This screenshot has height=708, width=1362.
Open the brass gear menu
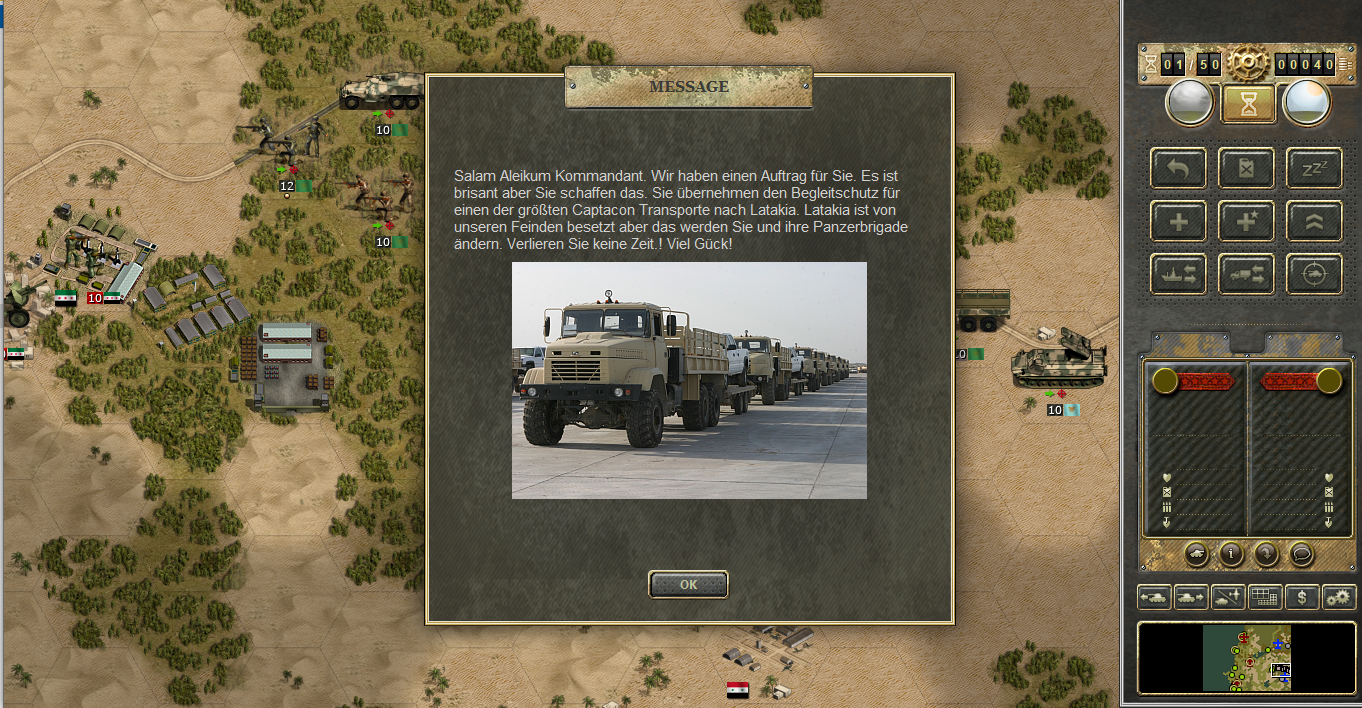coord(1247,64)
